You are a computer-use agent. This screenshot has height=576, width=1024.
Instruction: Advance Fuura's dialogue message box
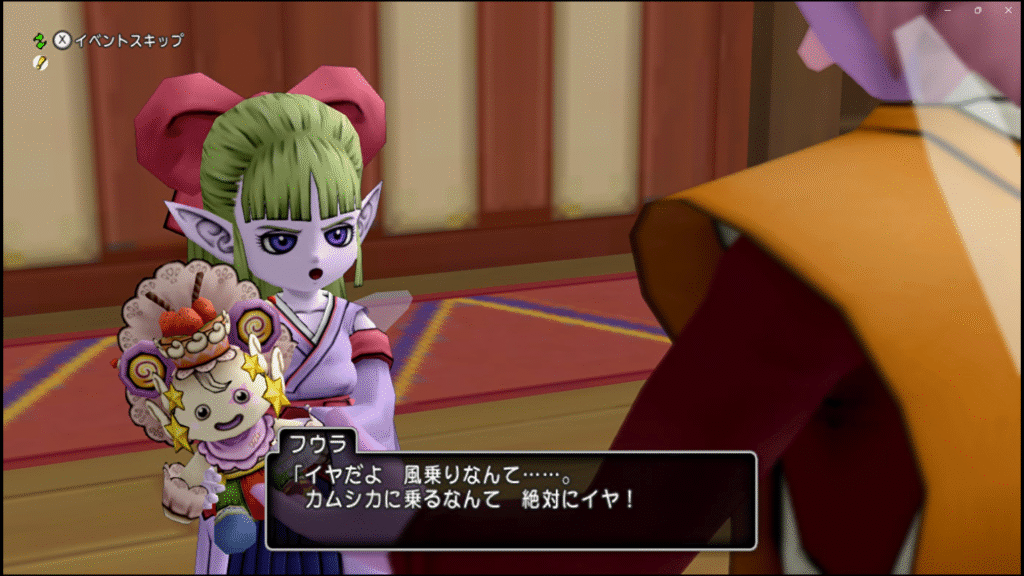(510, 499)
